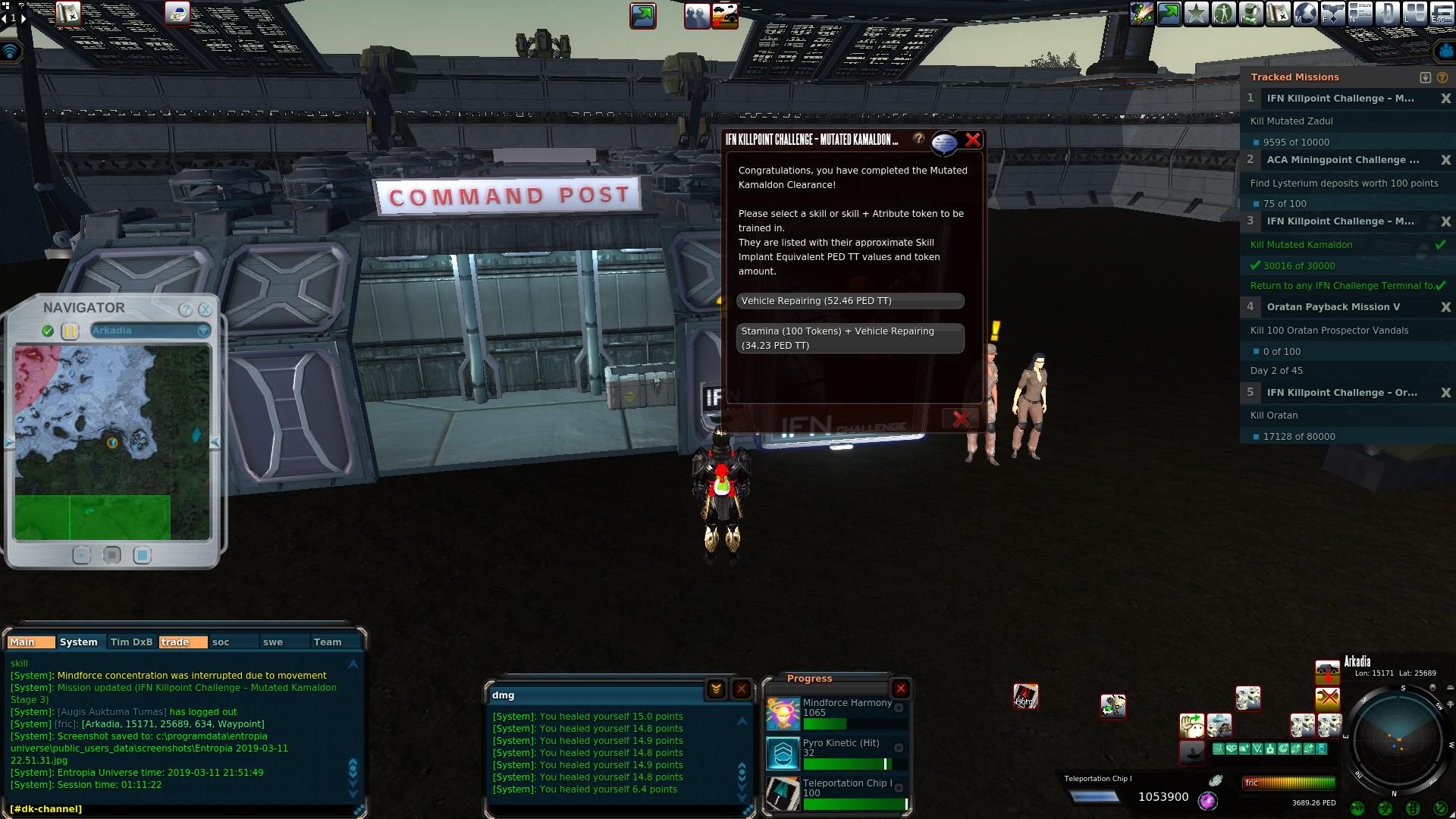Open the Tim DxB chat tab
The width and height of the screenshot is (1456, 819).
[131, 642]
